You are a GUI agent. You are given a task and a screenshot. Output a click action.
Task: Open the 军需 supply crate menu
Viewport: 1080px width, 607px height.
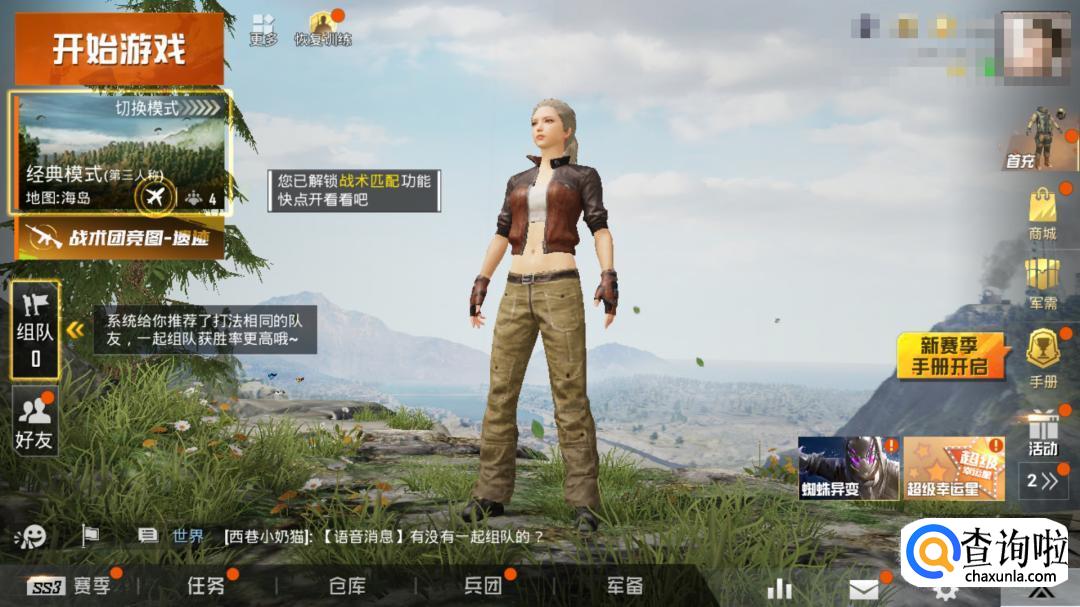pos(1043,283)
